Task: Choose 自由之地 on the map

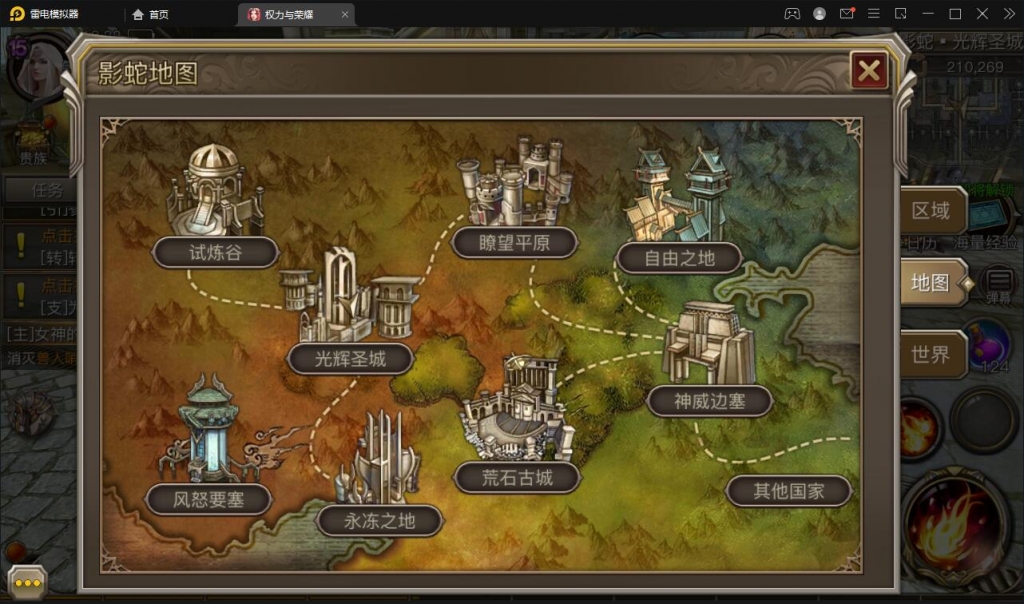Action: tap(679, 258)
